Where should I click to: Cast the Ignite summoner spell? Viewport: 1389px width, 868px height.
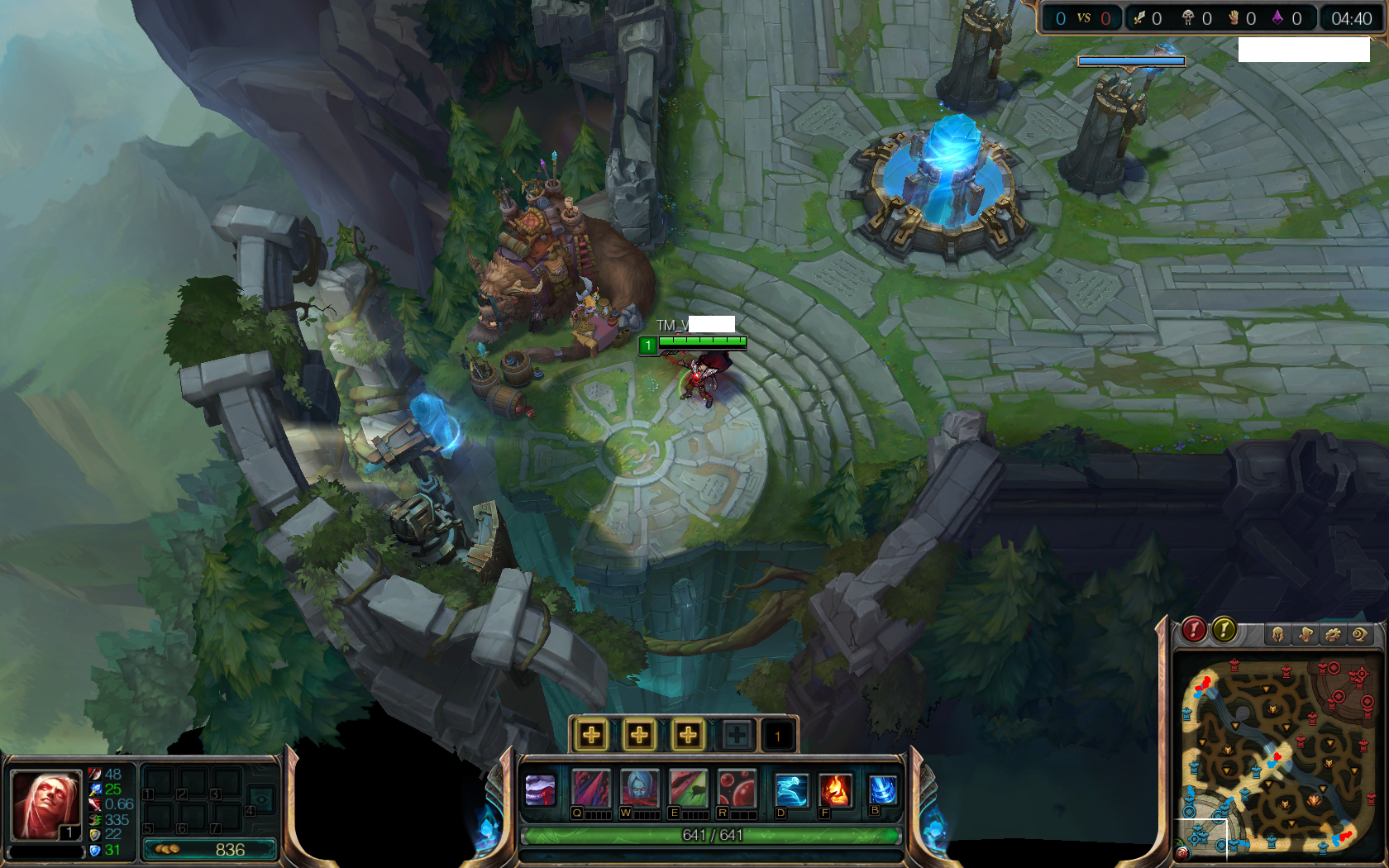pos(835,789)
